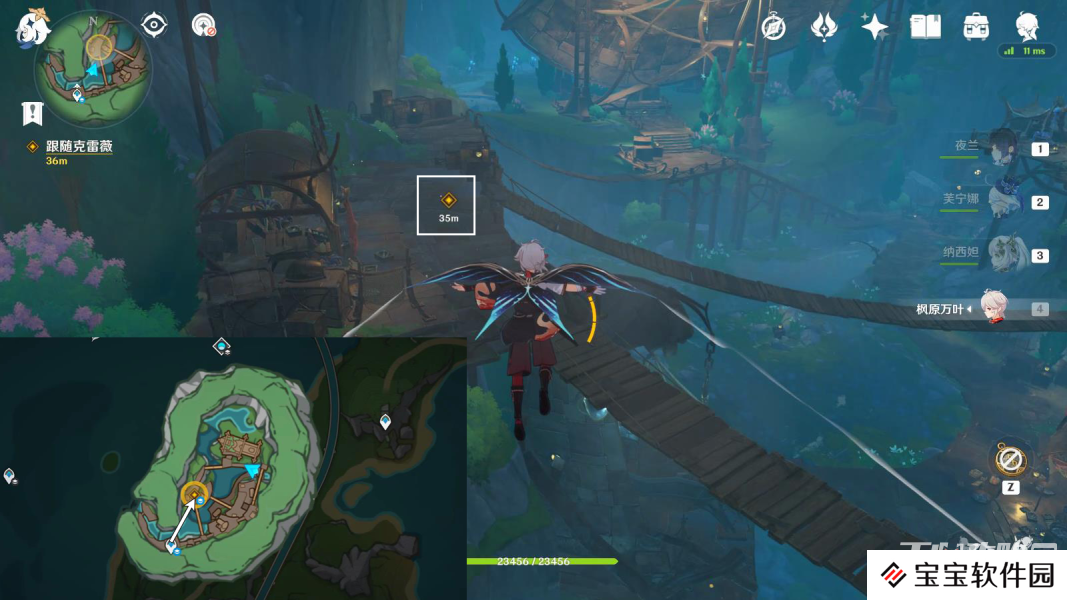Open the compass events icon
The width and height of the screenshot is (1067, 600).
(x=773, y=27)
